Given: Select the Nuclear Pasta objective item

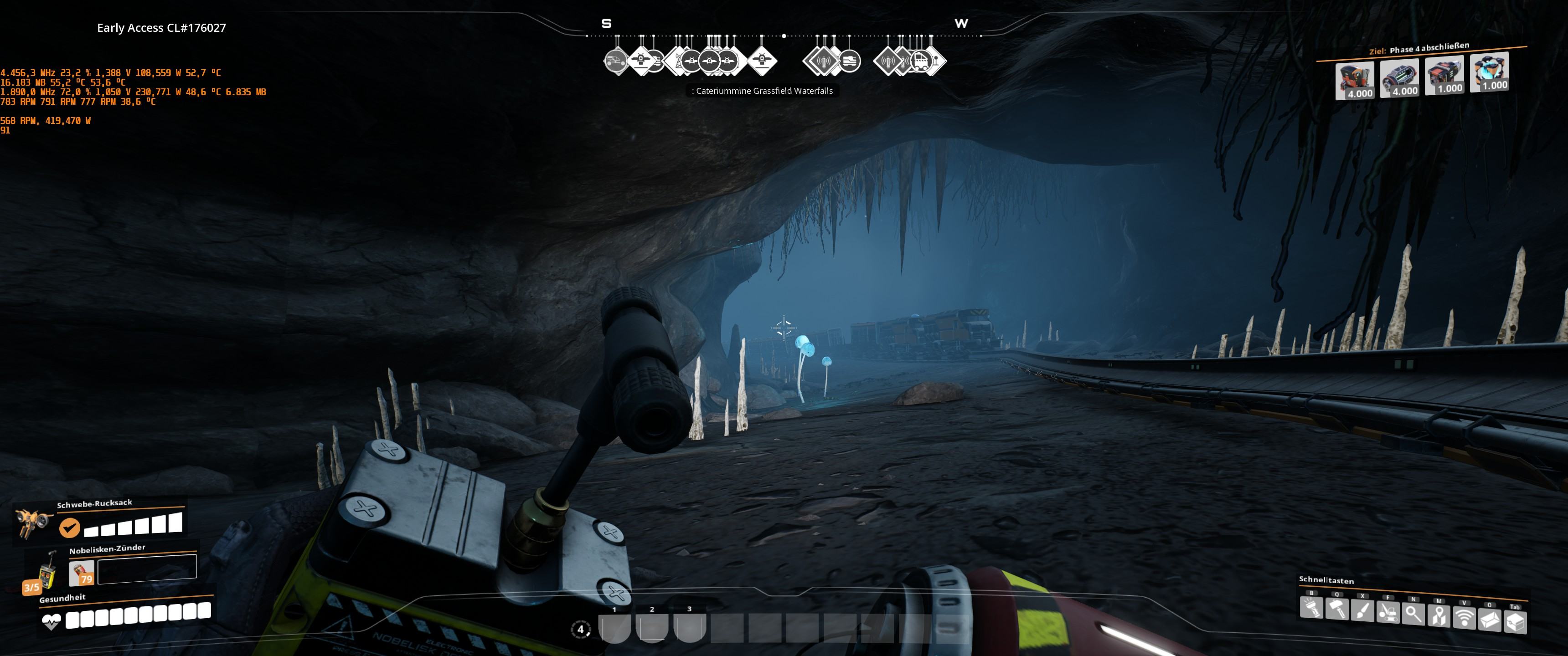Looking at the screenshot, I should point(1489,72).
